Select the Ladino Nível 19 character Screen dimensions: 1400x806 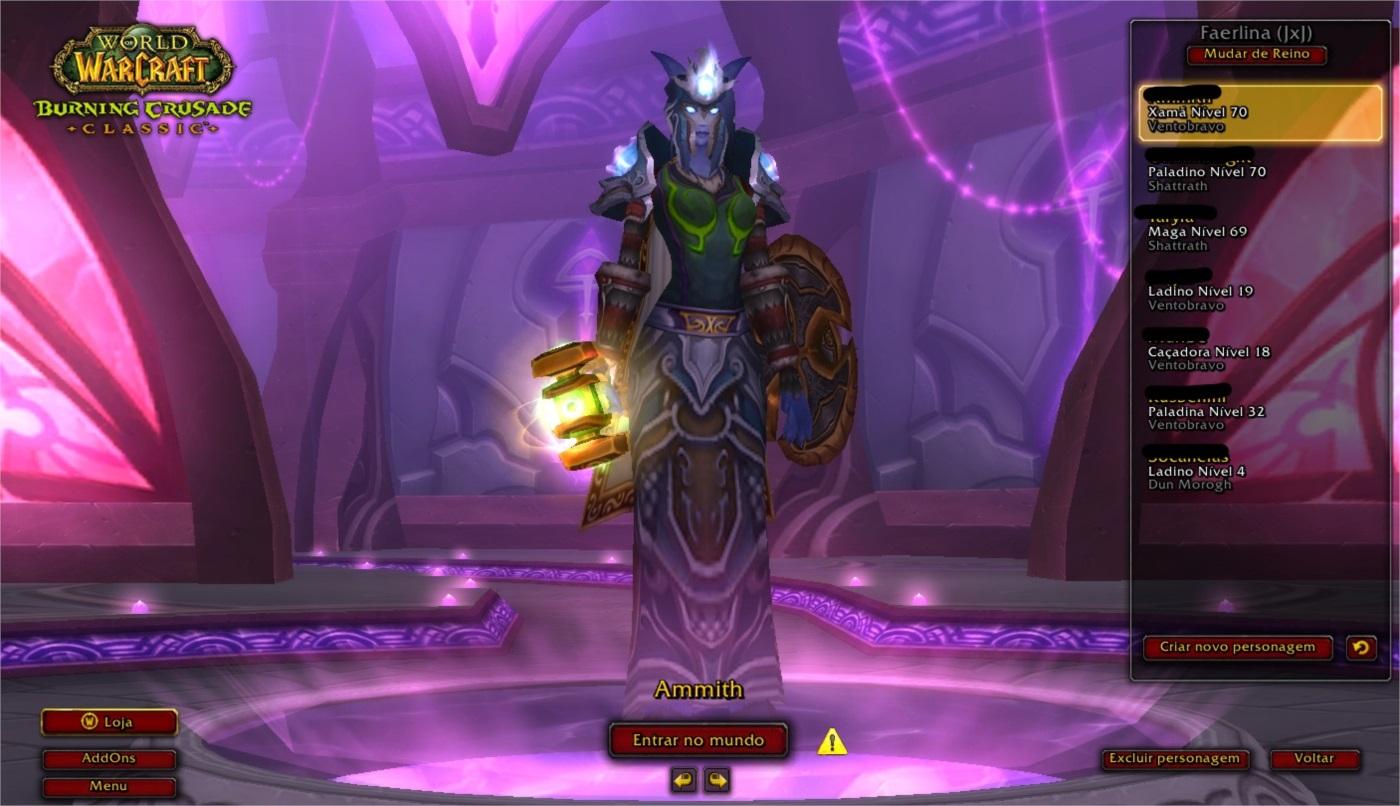(x=1260, y=292)
